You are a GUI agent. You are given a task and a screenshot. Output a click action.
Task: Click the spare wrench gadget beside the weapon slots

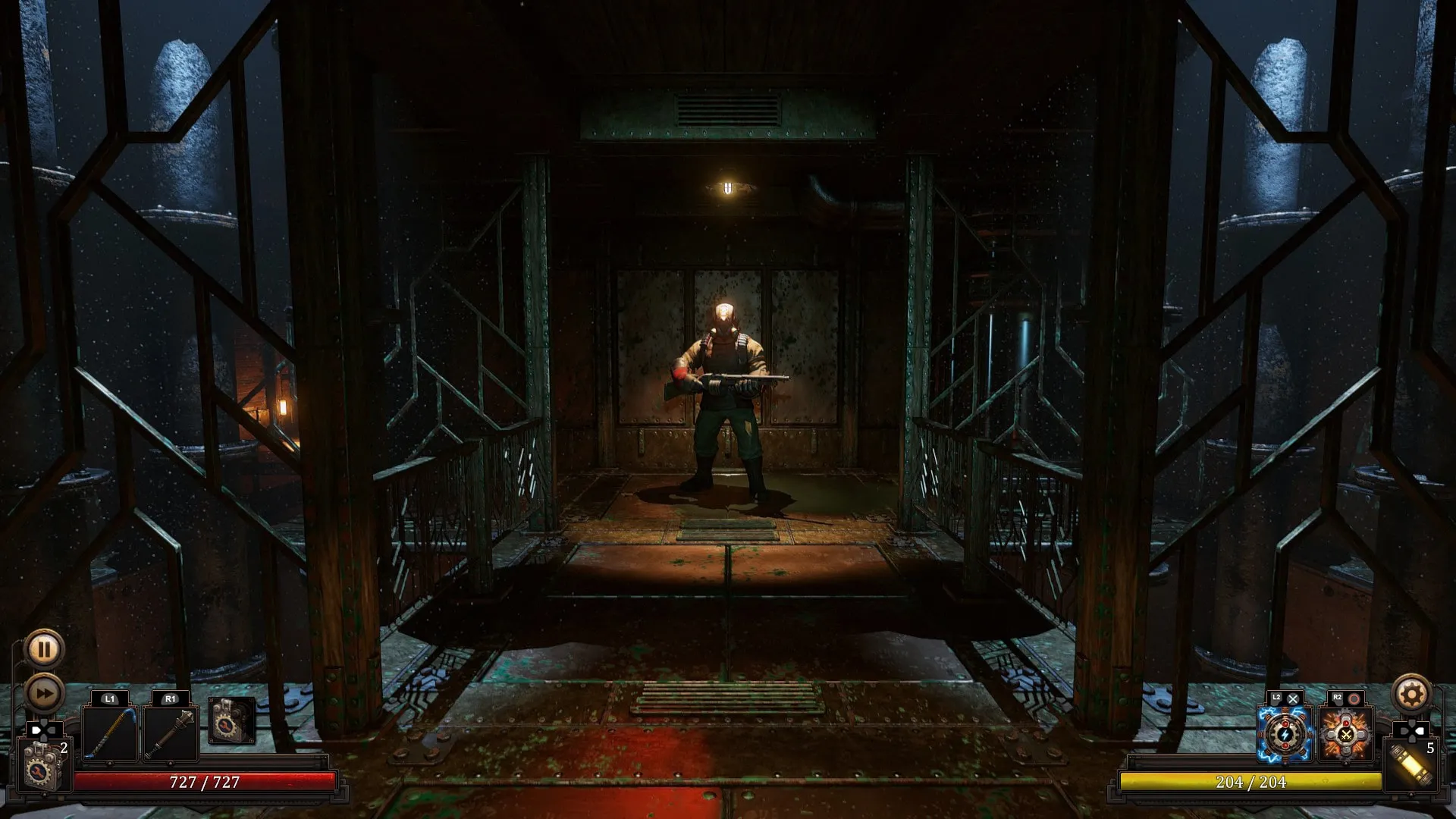[x=231, y=721]
